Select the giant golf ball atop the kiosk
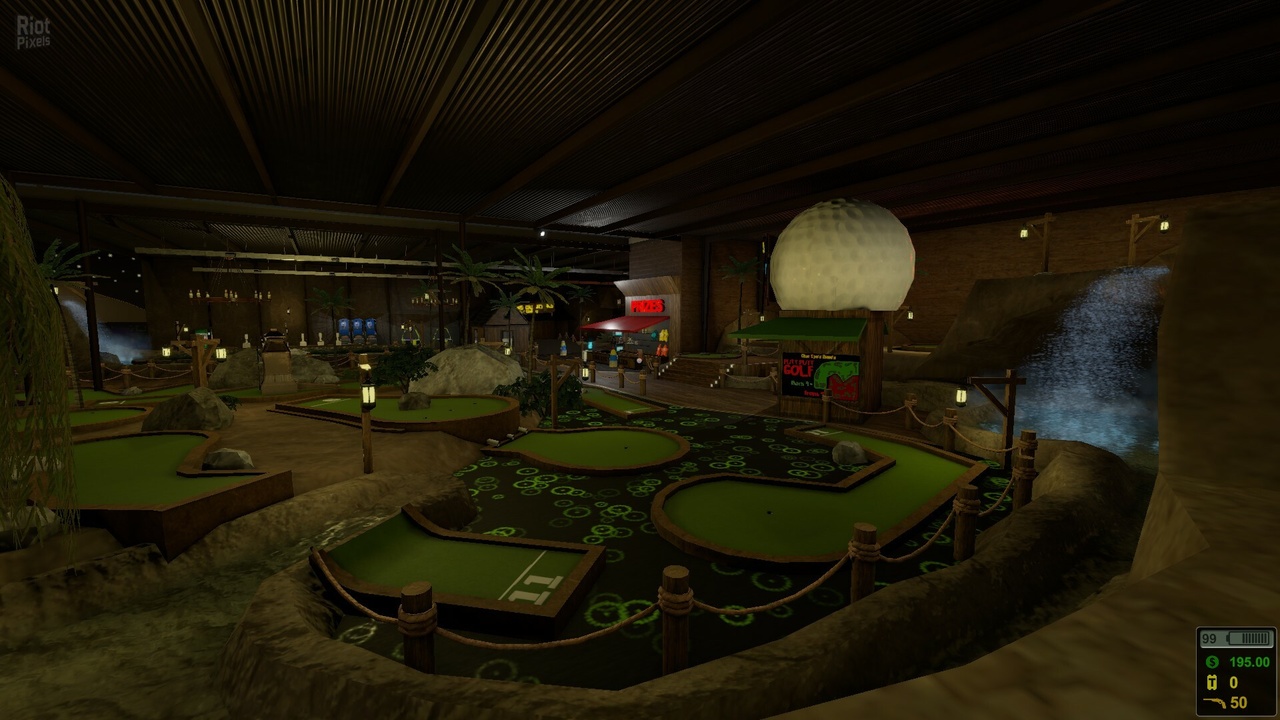This screenshot has height=720, width=1280. pos(840,255)
